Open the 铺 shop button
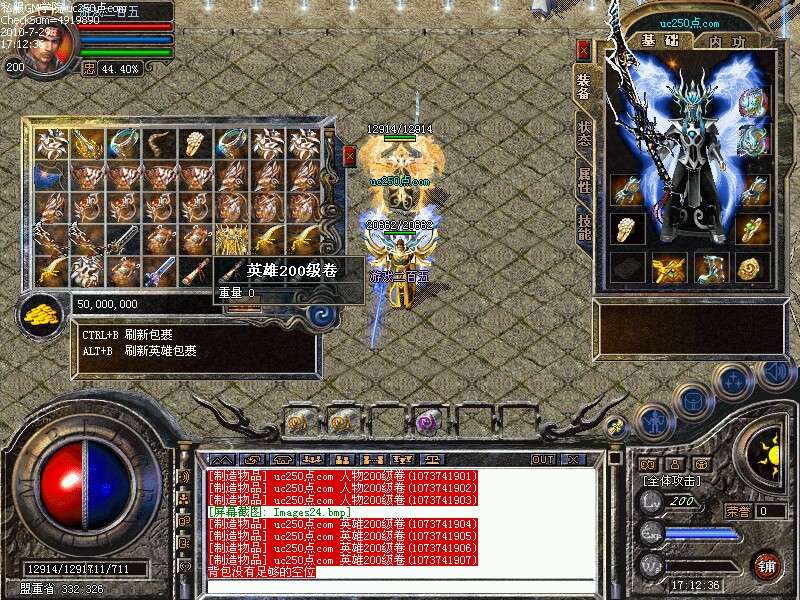The height and width of the screenshot is (600, 800). (767, 564)
